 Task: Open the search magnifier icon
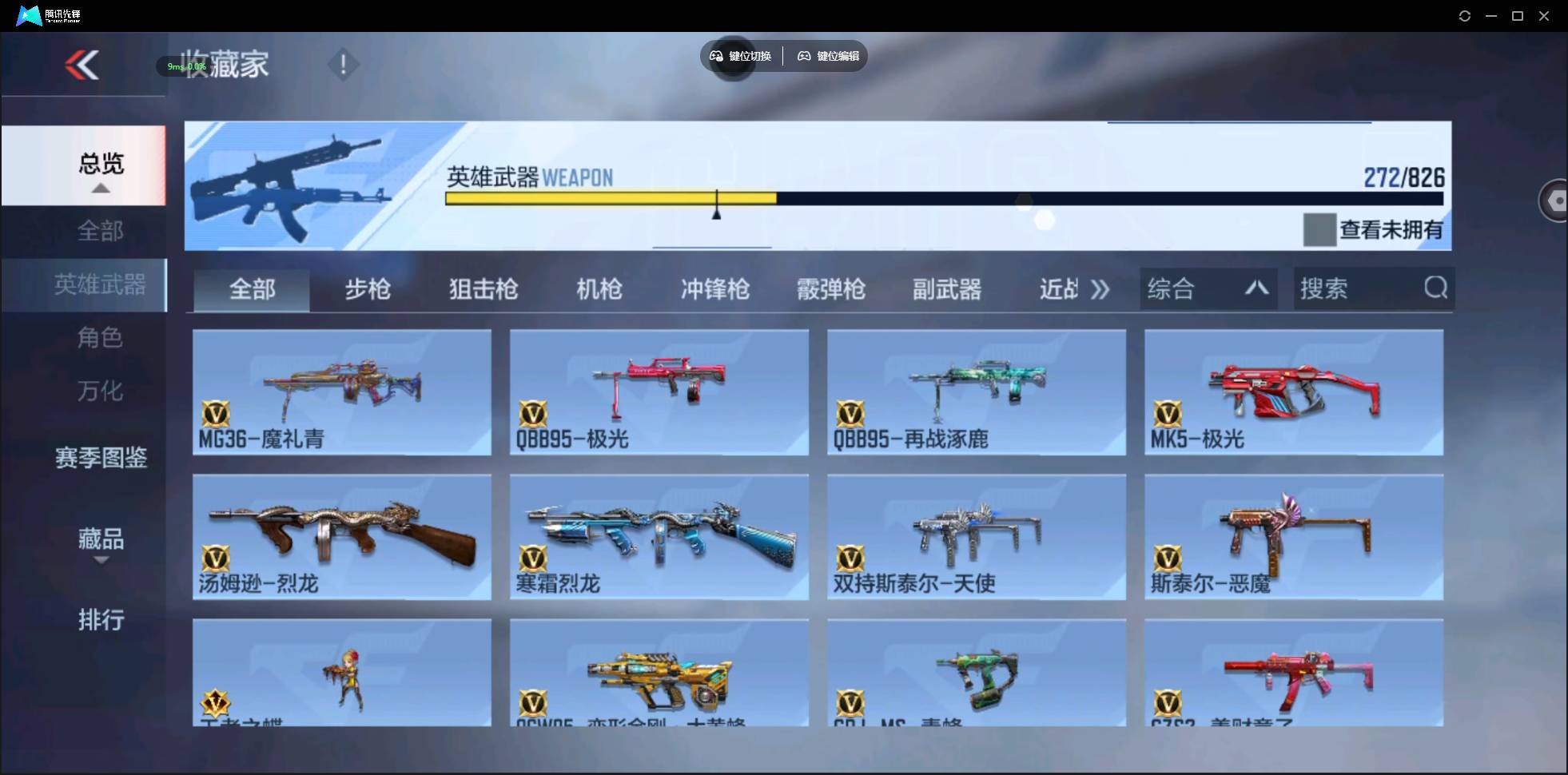pos(1436,288)
